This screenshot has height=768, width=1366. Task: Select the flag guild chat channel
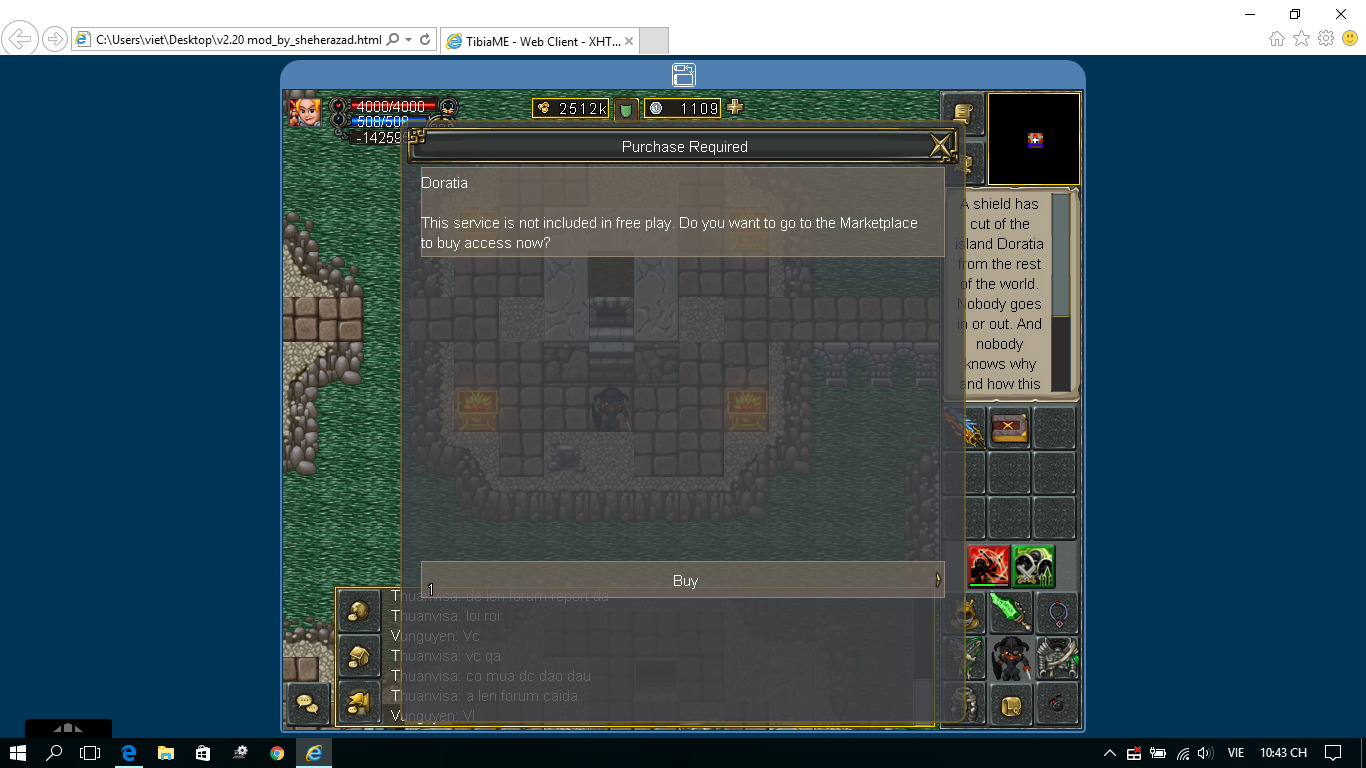pos(358,703)
